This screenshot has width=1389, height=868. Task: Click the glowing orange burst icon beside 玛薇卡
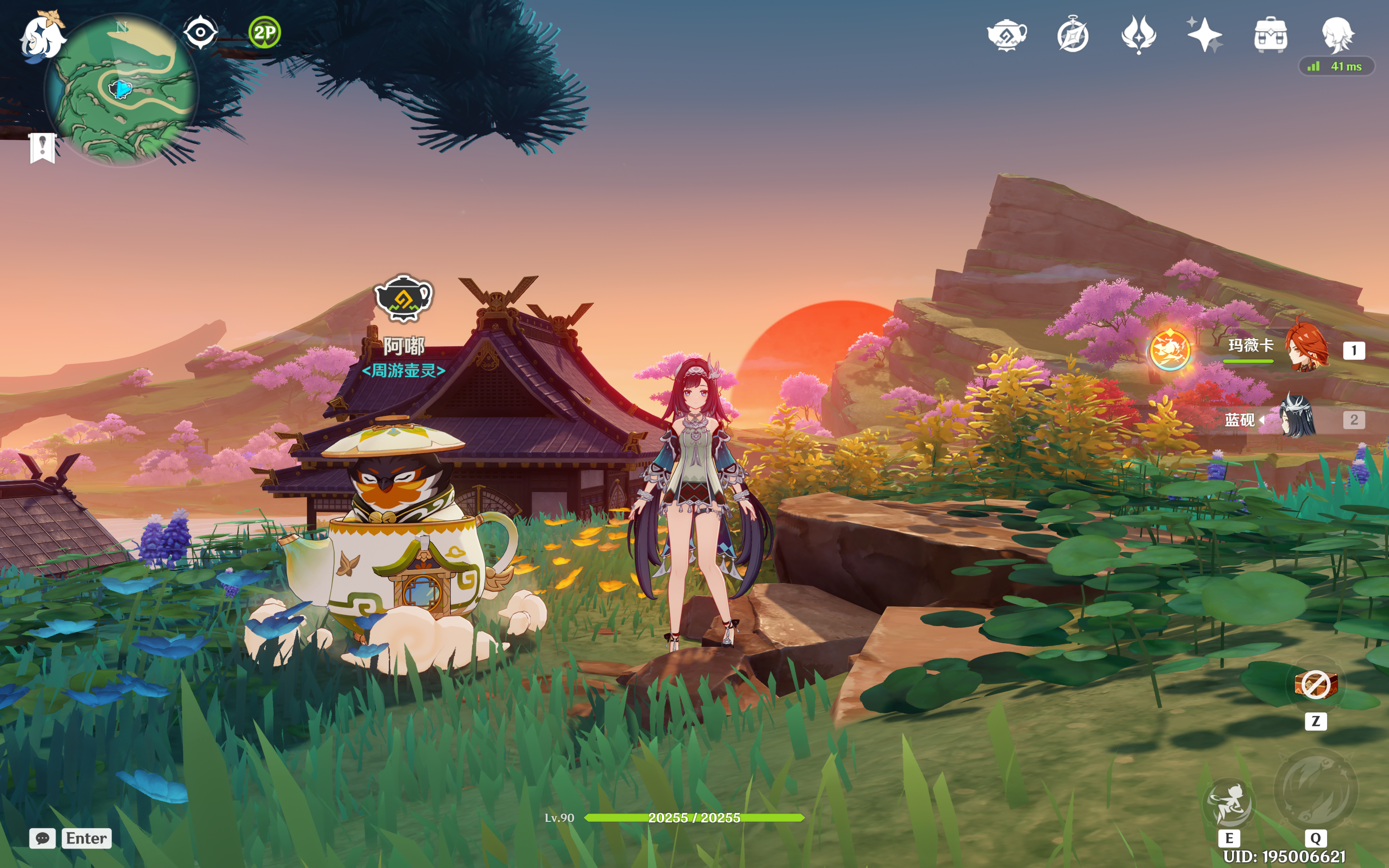point(1170,349)
